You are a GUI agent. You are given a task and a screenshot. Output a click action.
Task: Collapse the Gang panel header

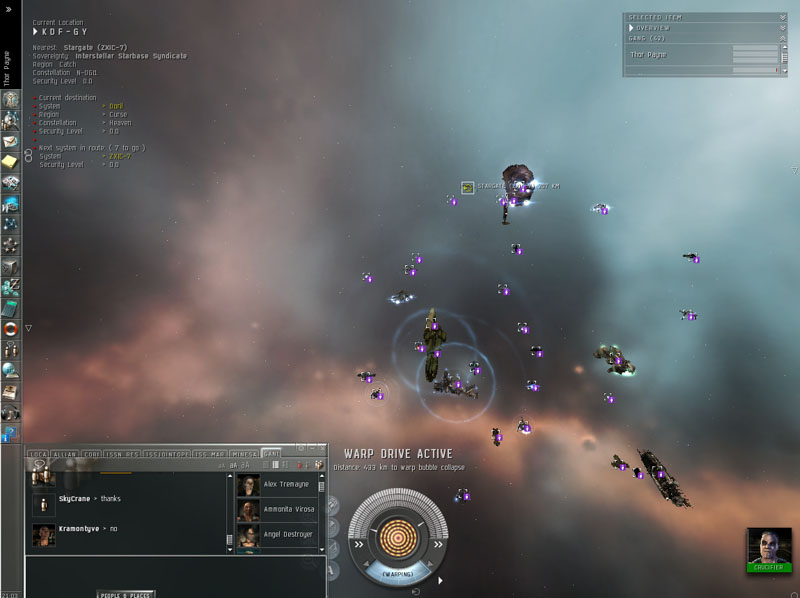click(x=782, y=38)
